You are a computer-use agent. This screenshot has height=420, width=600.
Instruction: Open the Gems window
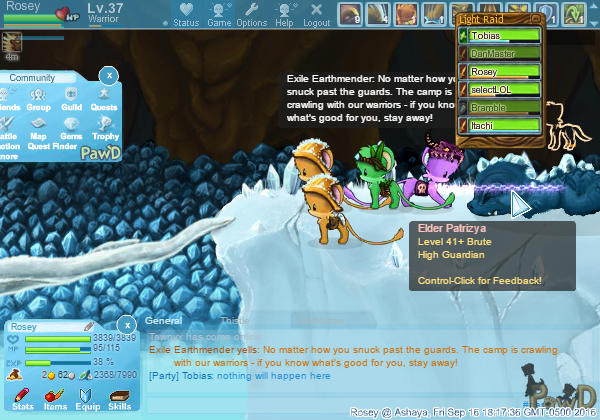point(71,126)
